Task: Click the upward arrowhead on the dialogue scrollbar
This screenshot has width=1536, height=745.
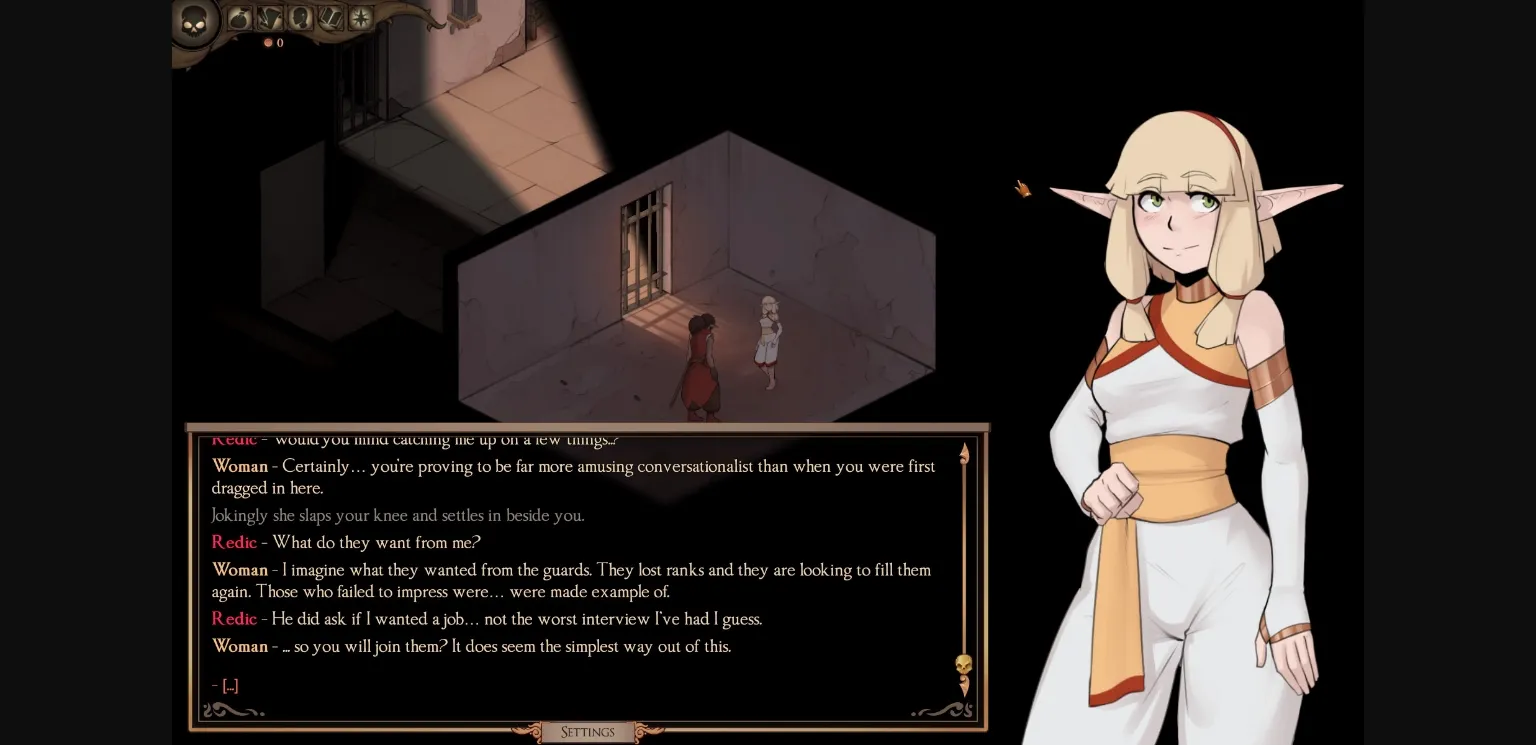Action: (x=963, y=452)
